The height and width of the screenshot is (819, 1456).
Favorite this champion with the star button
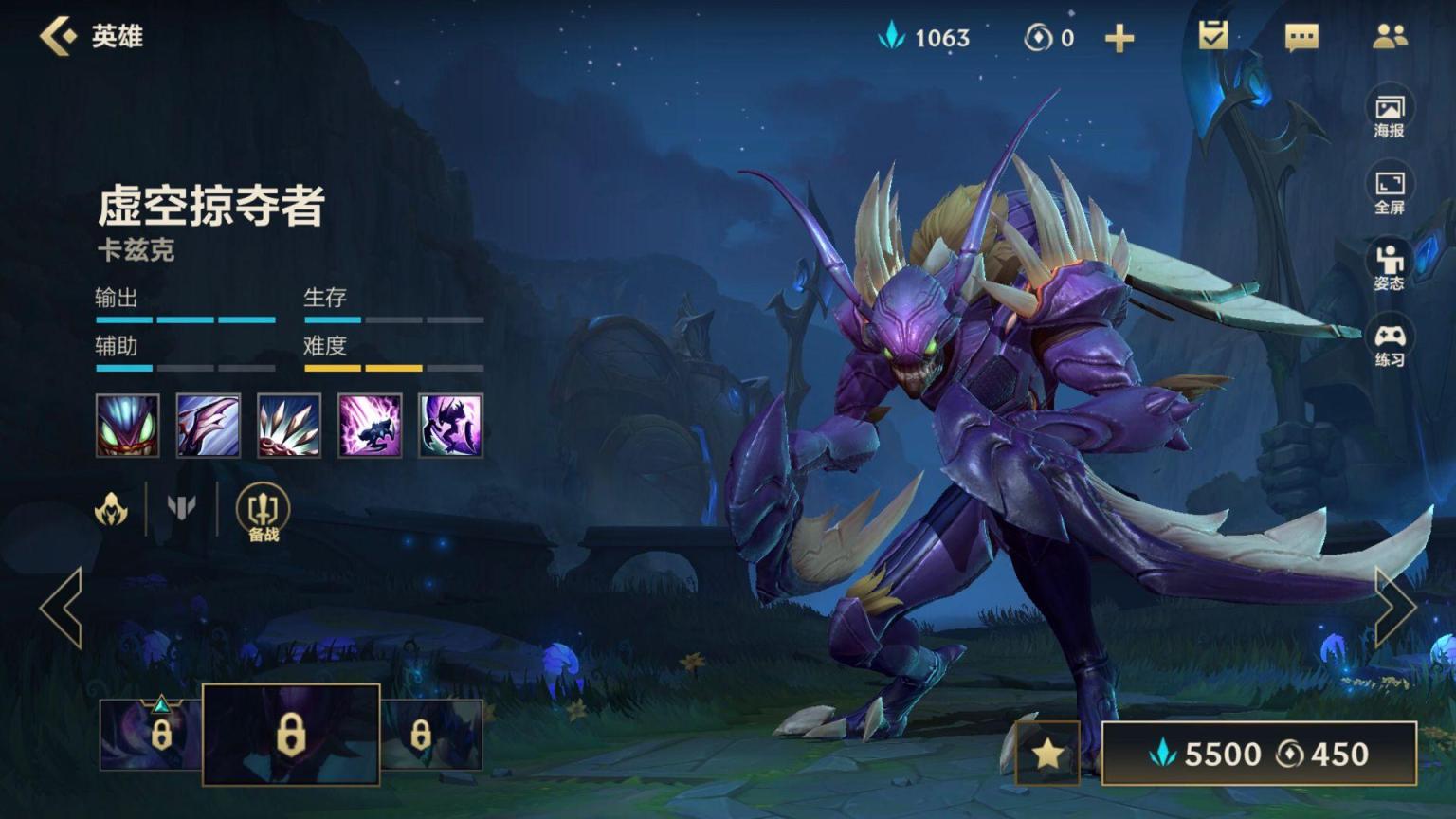pyautogui.click(x=1047, y=754)
